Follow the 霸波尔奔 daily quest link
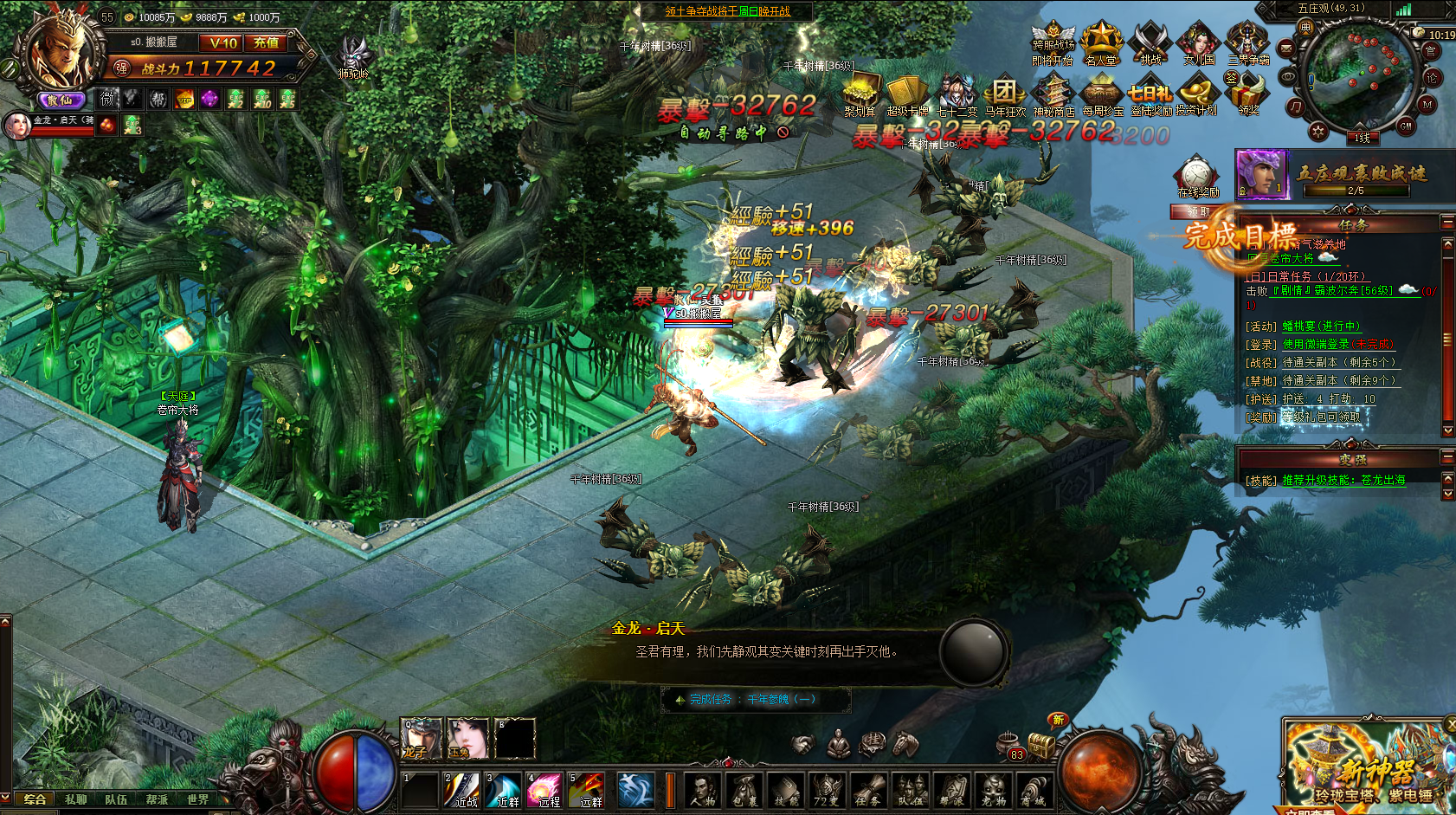 (1336, 291)
